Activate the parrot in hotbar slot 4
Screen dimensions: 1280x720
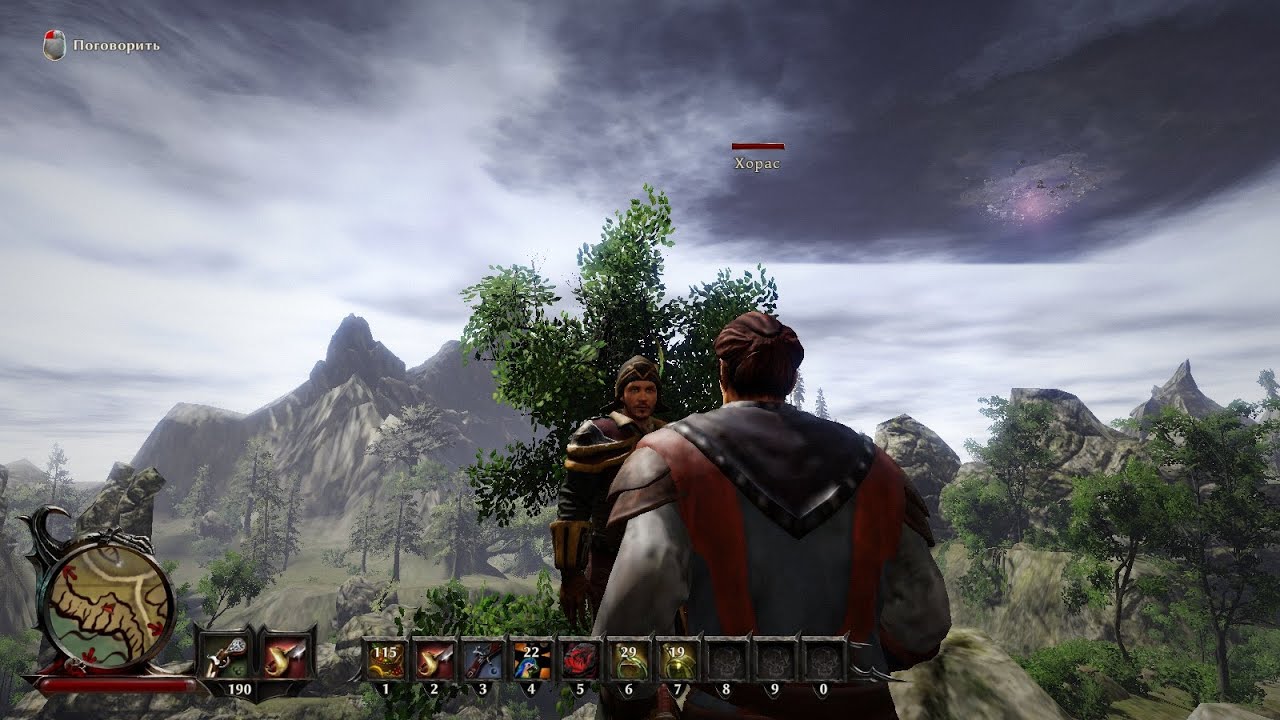tap(532, 660)
